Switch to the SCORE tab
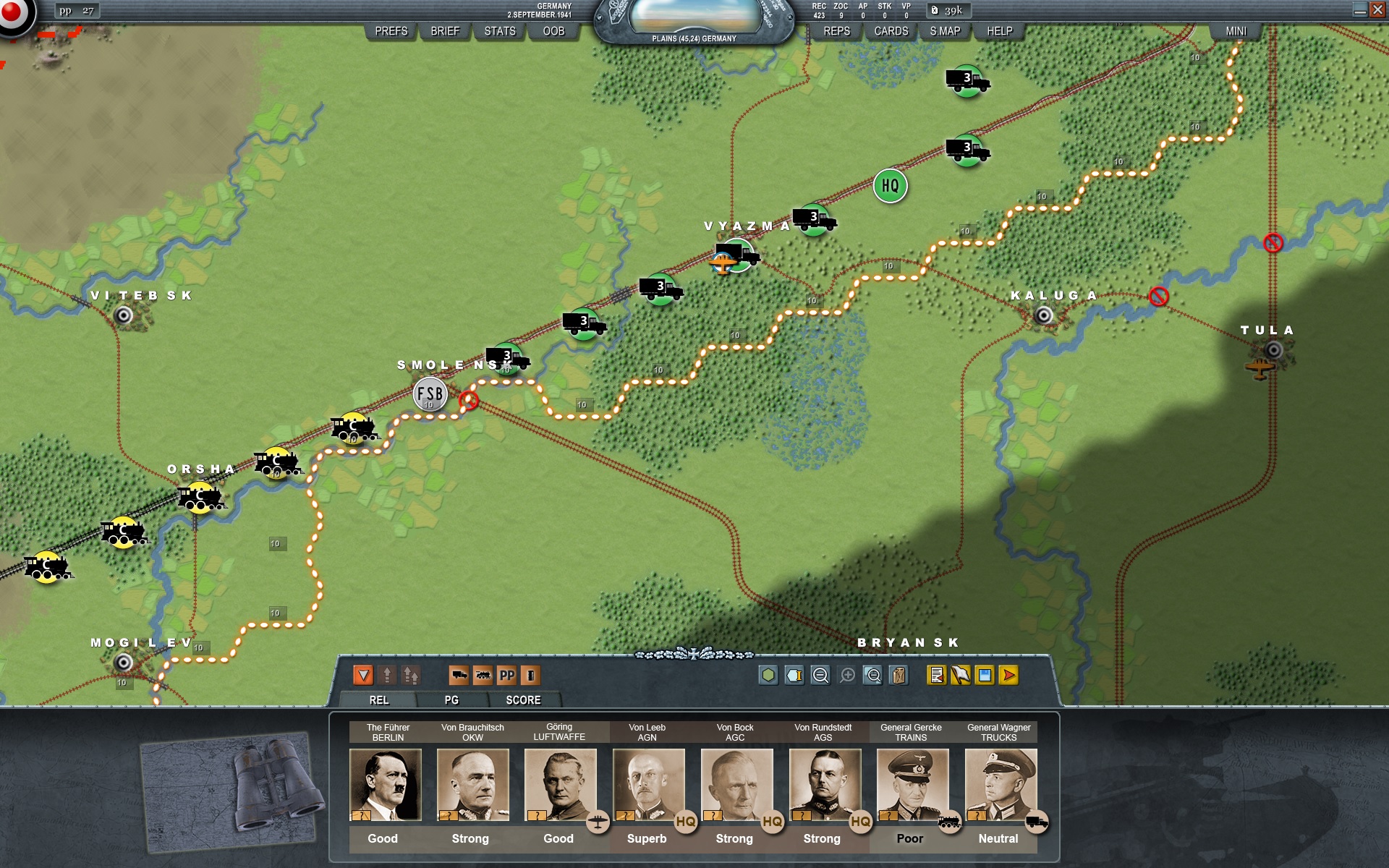 523,700
